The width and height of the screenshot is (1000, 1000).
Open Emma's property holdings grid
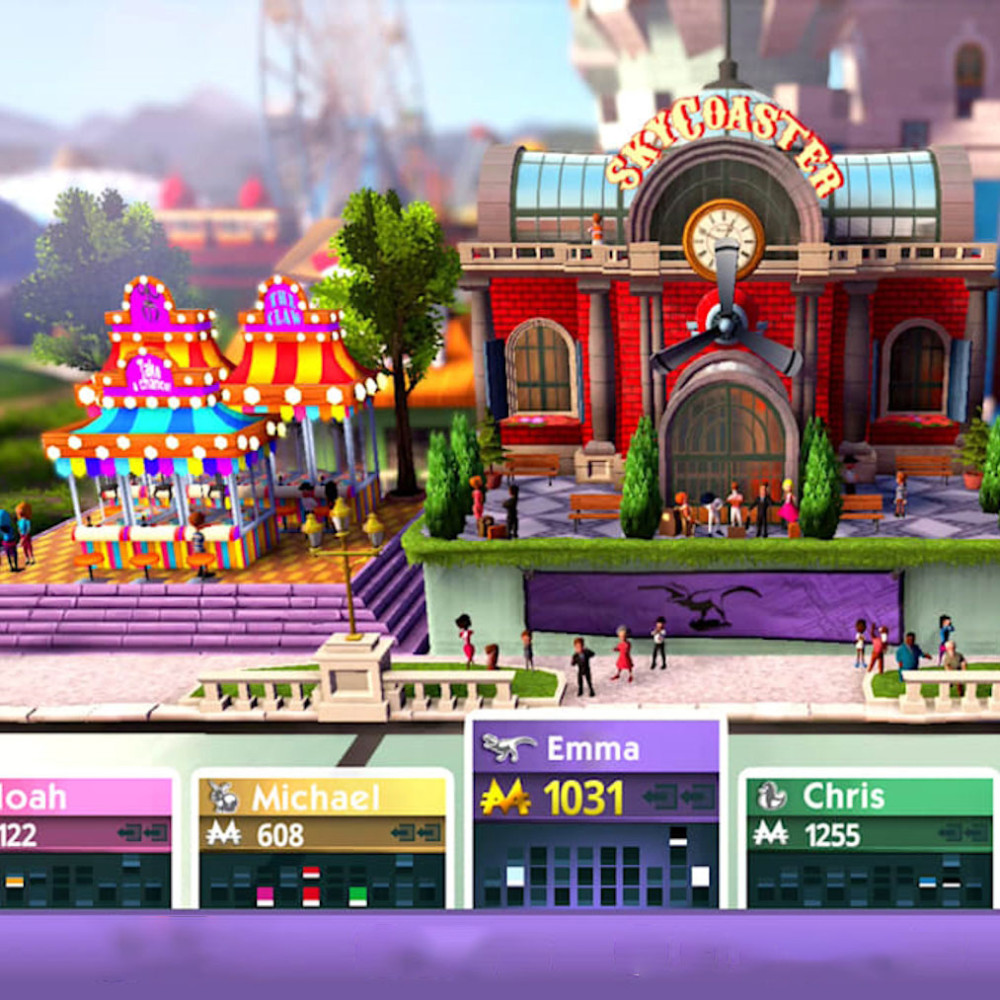point(595,864)
